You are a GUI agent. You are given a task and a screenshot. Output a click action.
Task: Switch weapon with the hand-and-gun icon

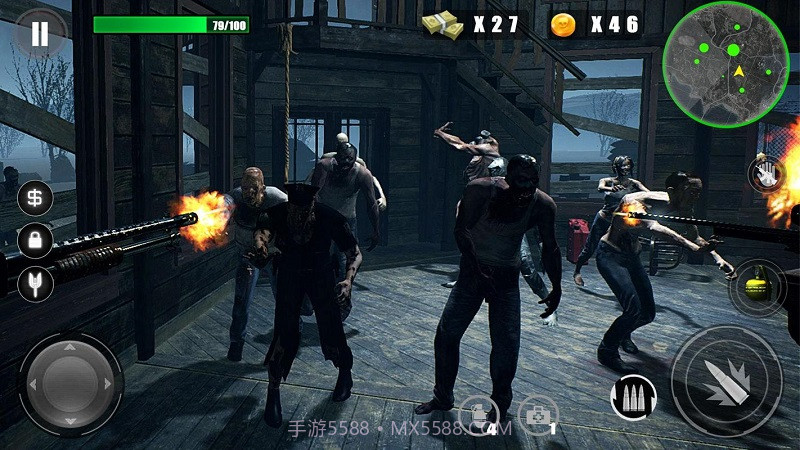(767, 176)
